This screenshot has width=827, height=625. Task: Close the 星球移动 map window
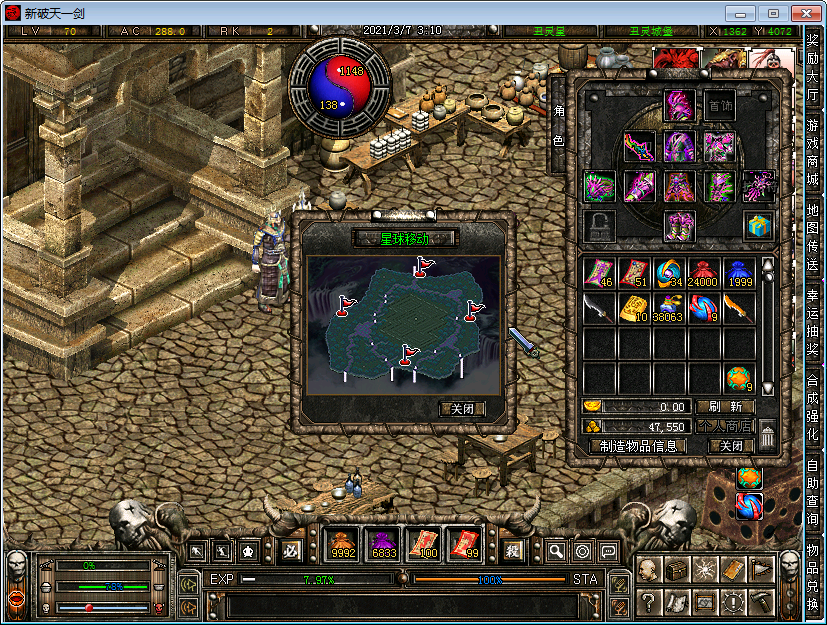463,409
